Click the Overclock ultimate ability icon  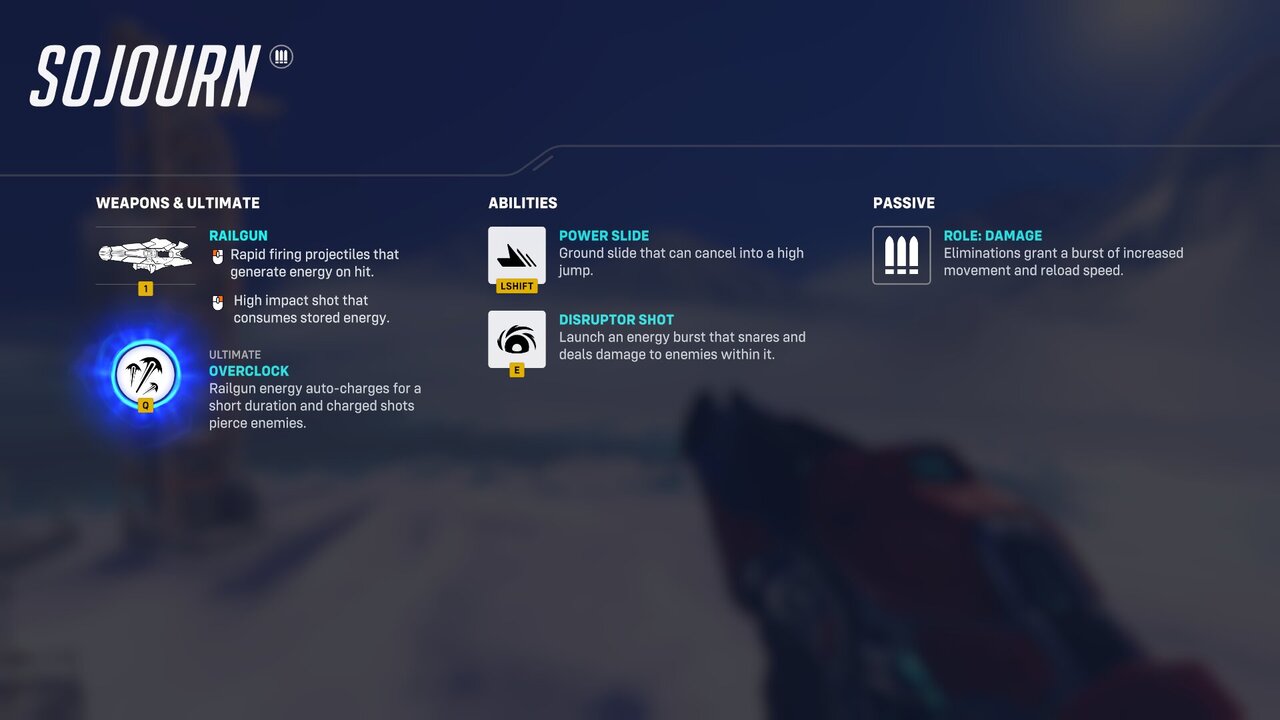pyautogui.click(x=145, y=375)
